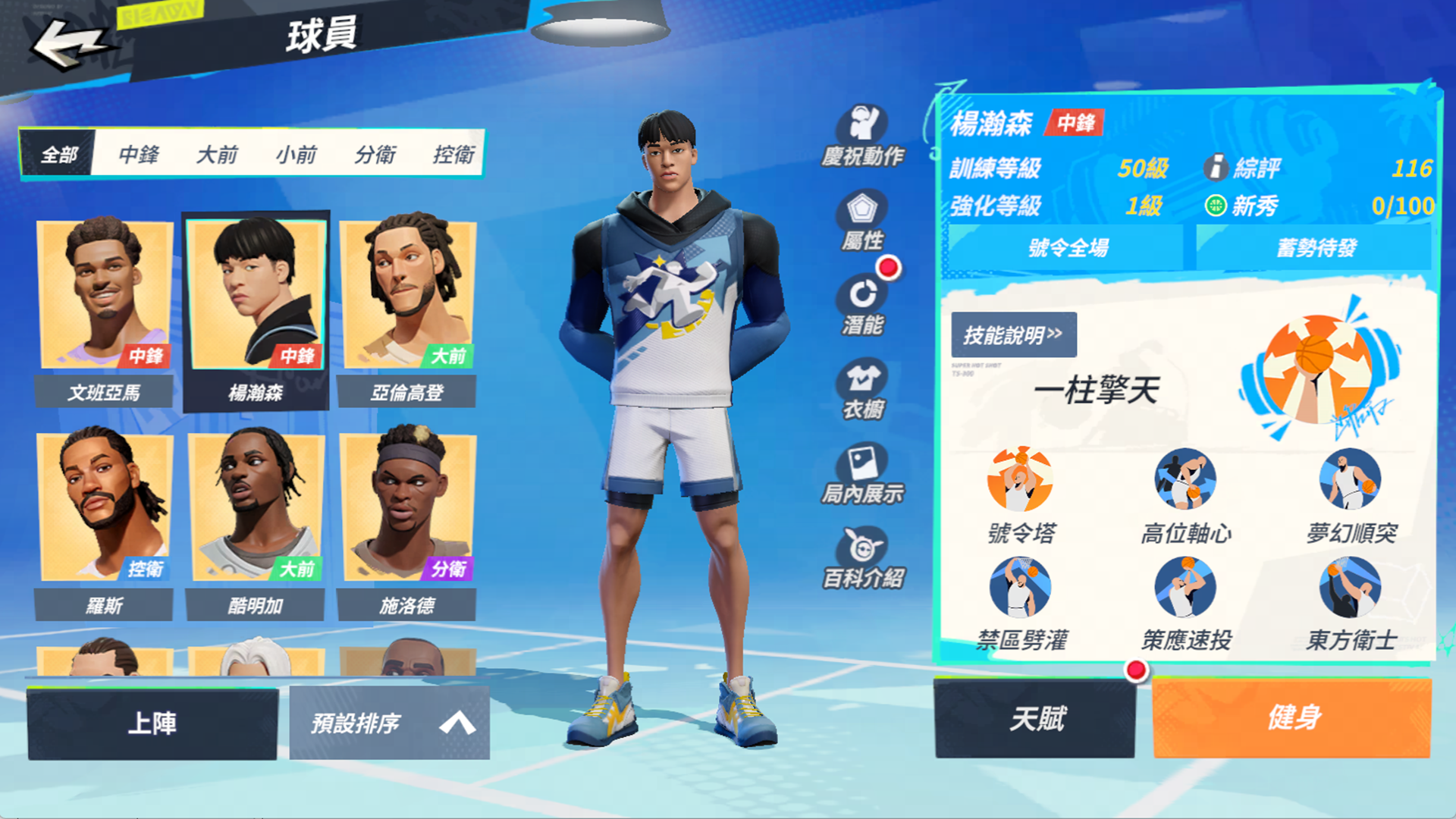Open the 天賦 talent screen
1456x819 pixels.
(1036, 718)
